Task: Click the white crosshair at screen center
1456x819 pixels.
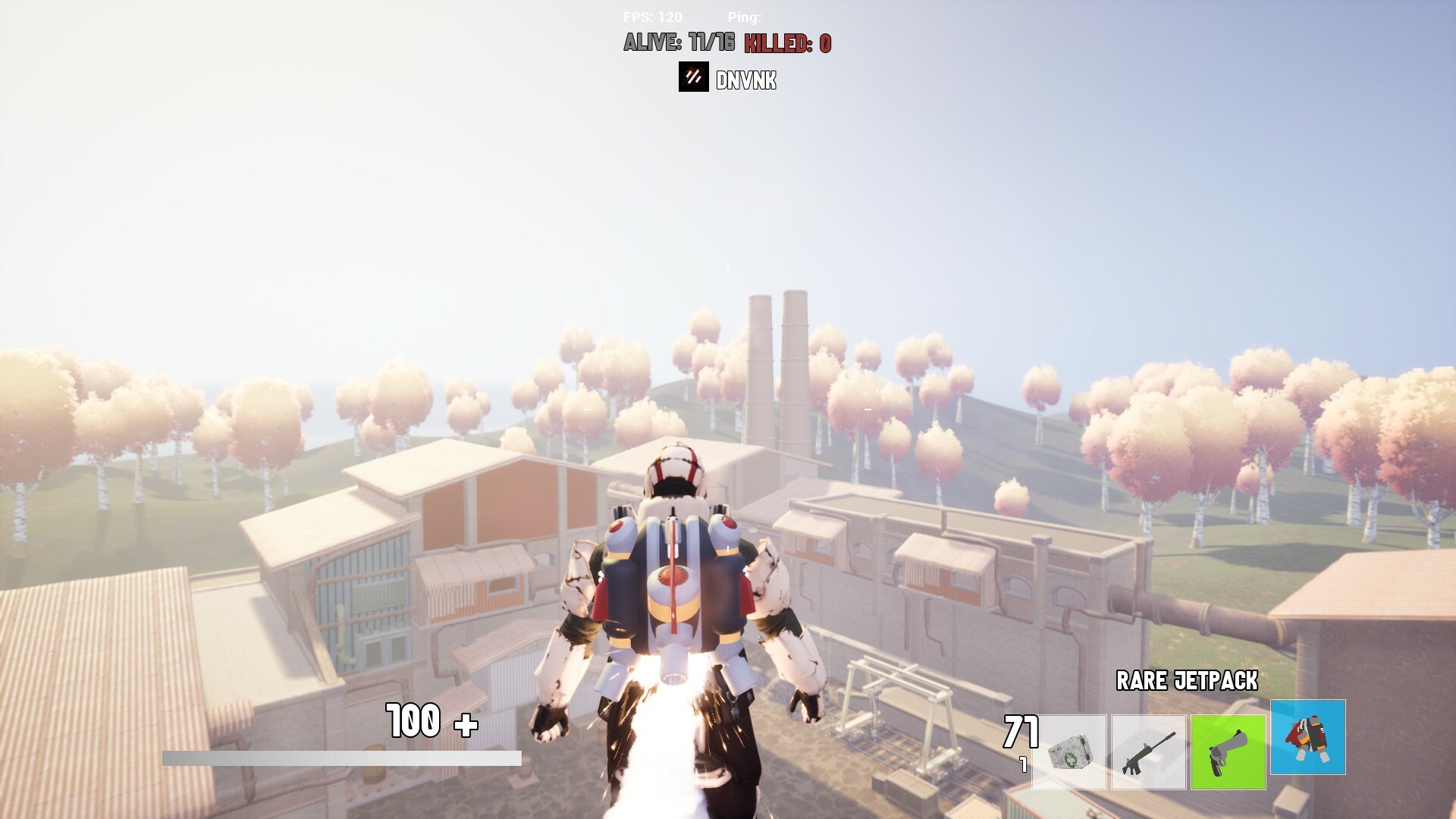Action: point(728,409)
